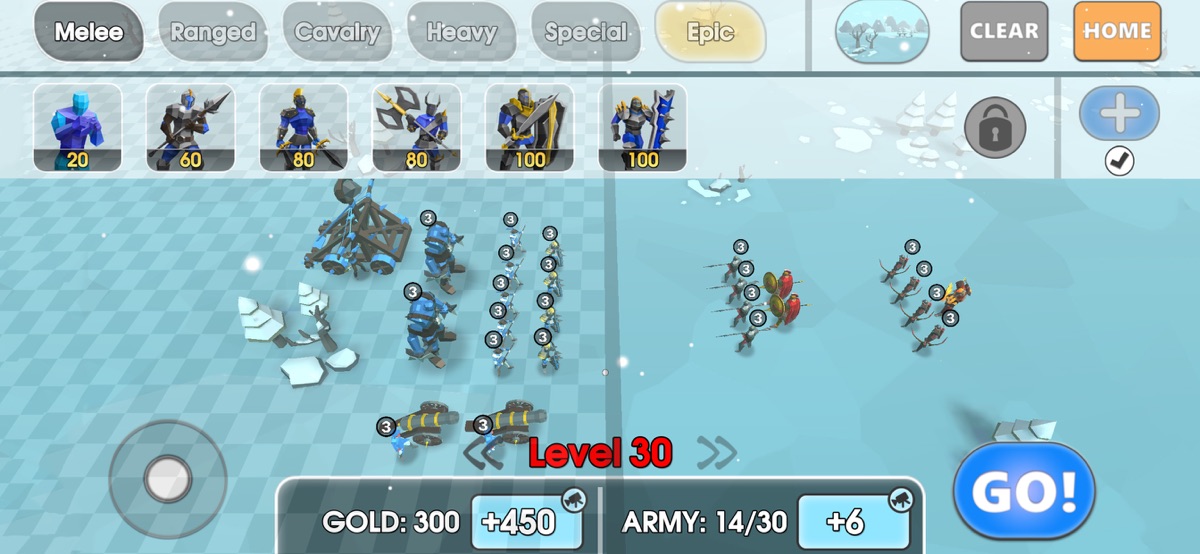
Task: Toggle the checkmark under the plus button
Action: (1119, 161)
